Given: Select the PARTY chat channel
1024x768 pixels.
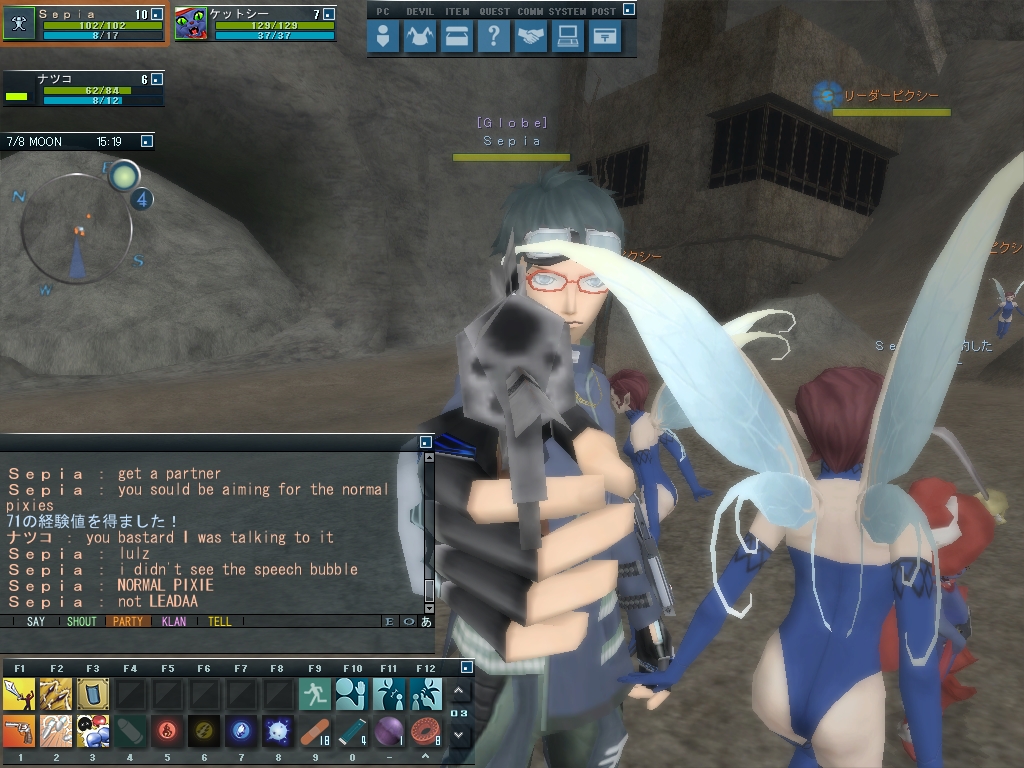Looking at the screenshot, I should pos(128,621).
